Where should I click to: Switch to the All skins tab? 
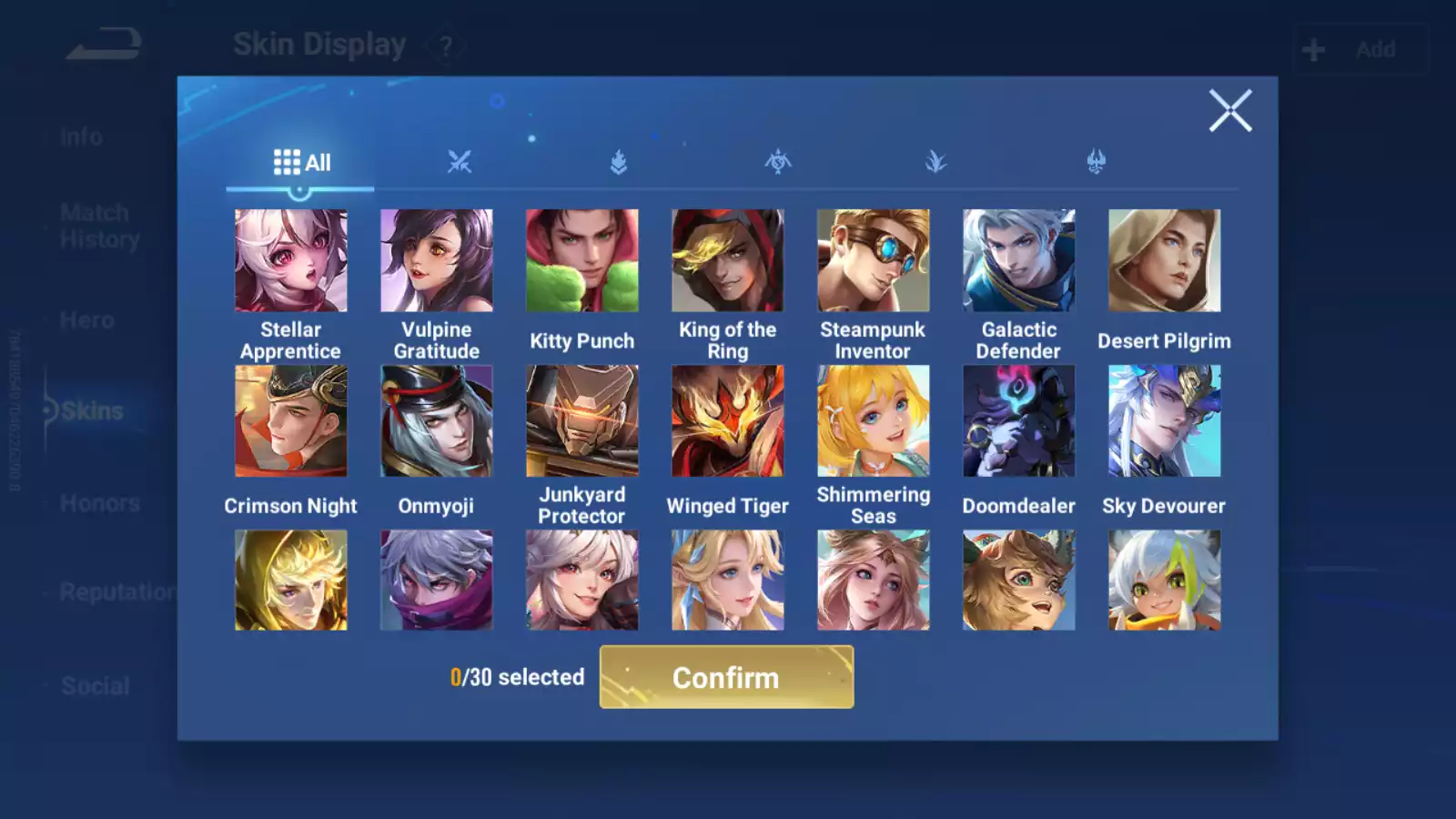tap(301, 163)
